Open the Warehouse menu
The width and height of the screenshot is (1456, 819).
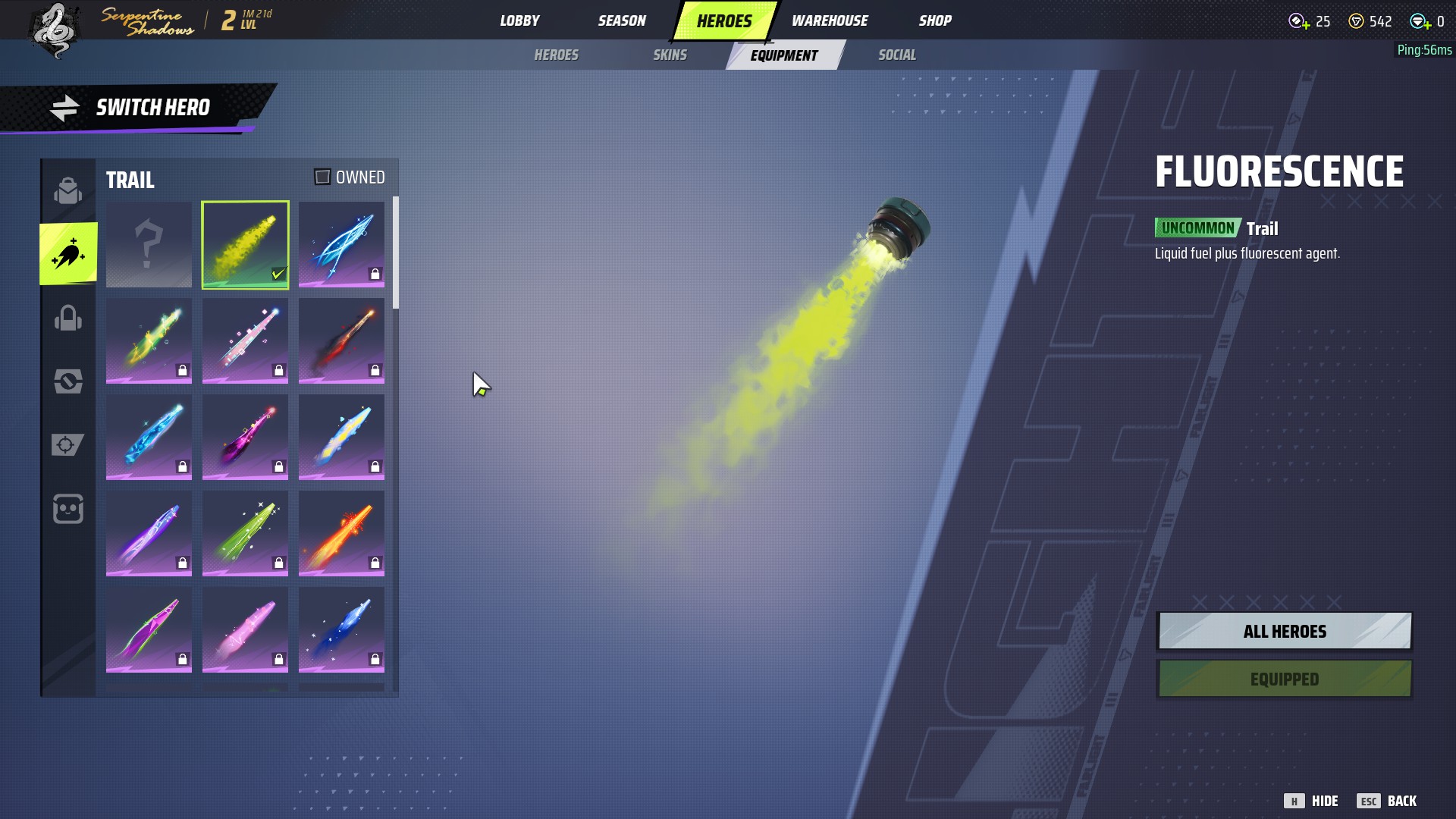(x=830, y=20)
